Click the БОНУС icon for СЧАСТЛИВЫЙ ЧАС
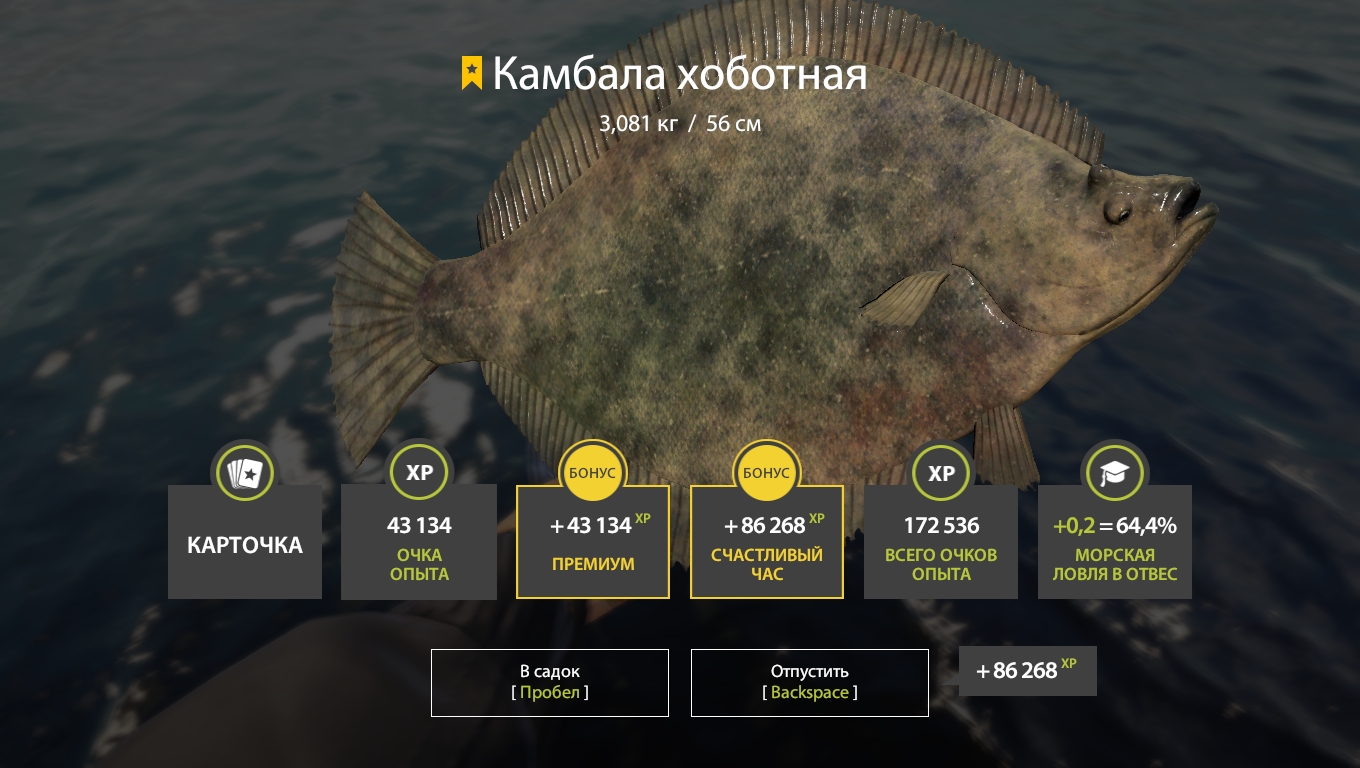 point(767,472)
